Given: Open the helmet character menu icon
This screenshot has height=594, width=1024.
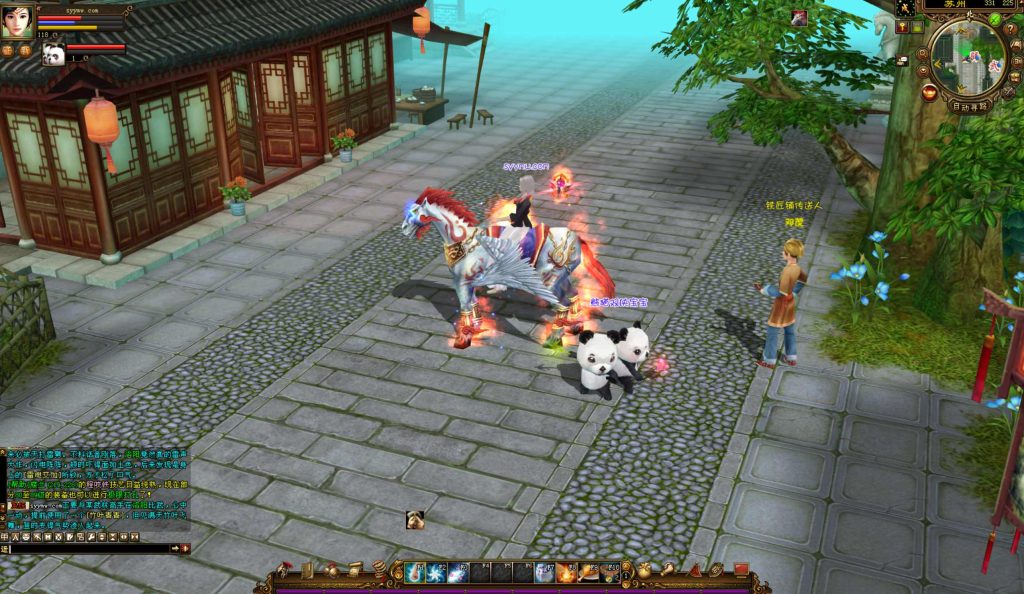Looking at the screenshot, I should 285,570.
